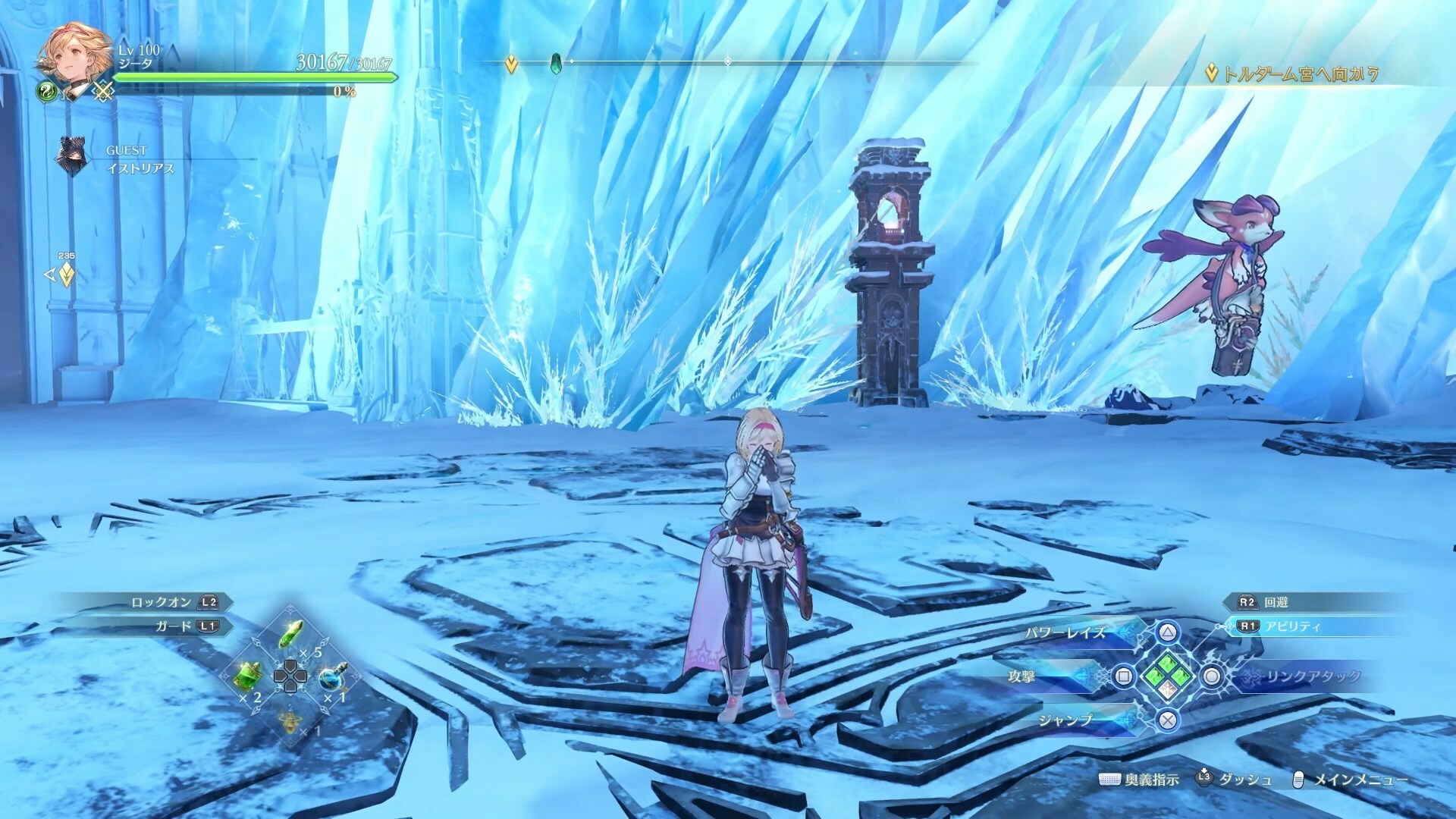Click the guest Istorias portrait
Screen dimensions: 1456x819
tap(70, 157)
